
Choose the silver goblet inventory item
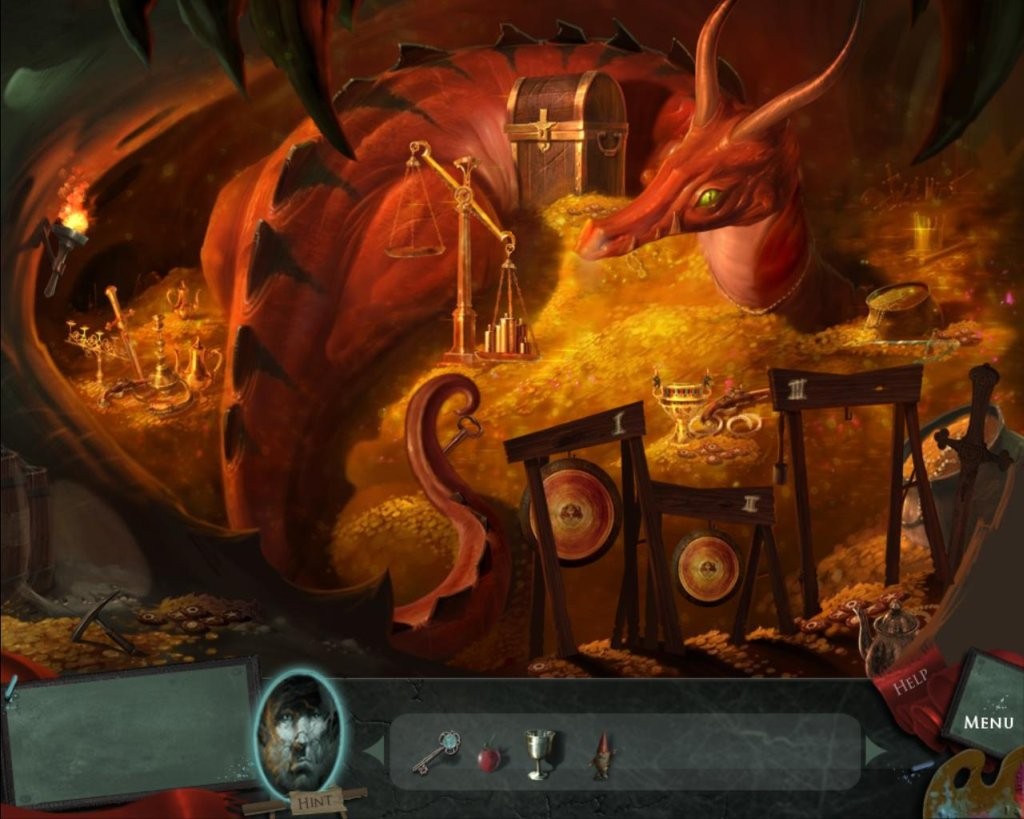(539, 753)
